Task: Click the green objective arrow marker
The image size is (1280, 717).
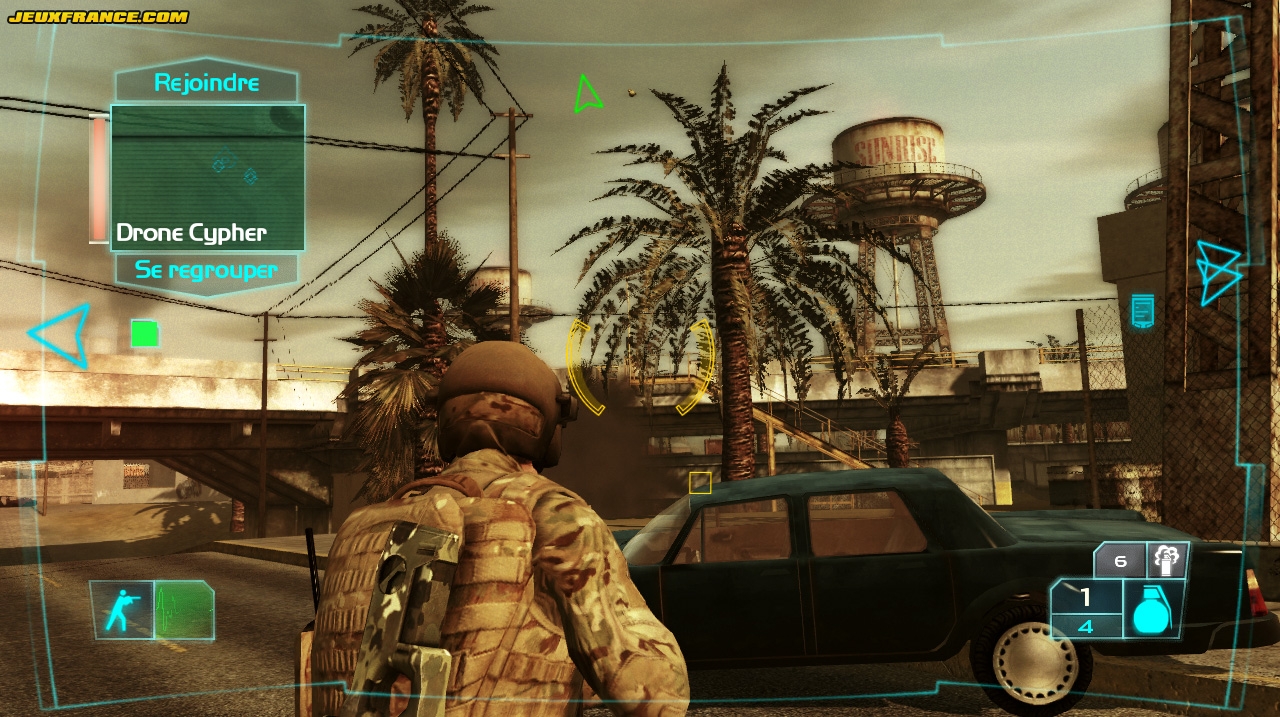Action: [587, 94]
